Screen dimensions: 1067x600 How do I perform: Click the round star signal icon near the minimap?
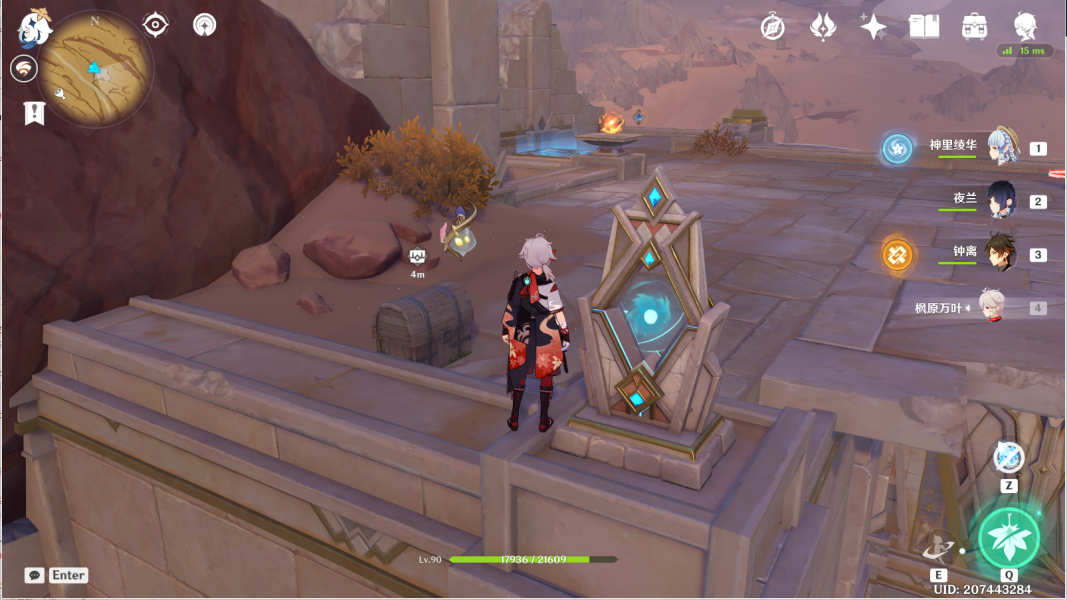pos(205,25)
